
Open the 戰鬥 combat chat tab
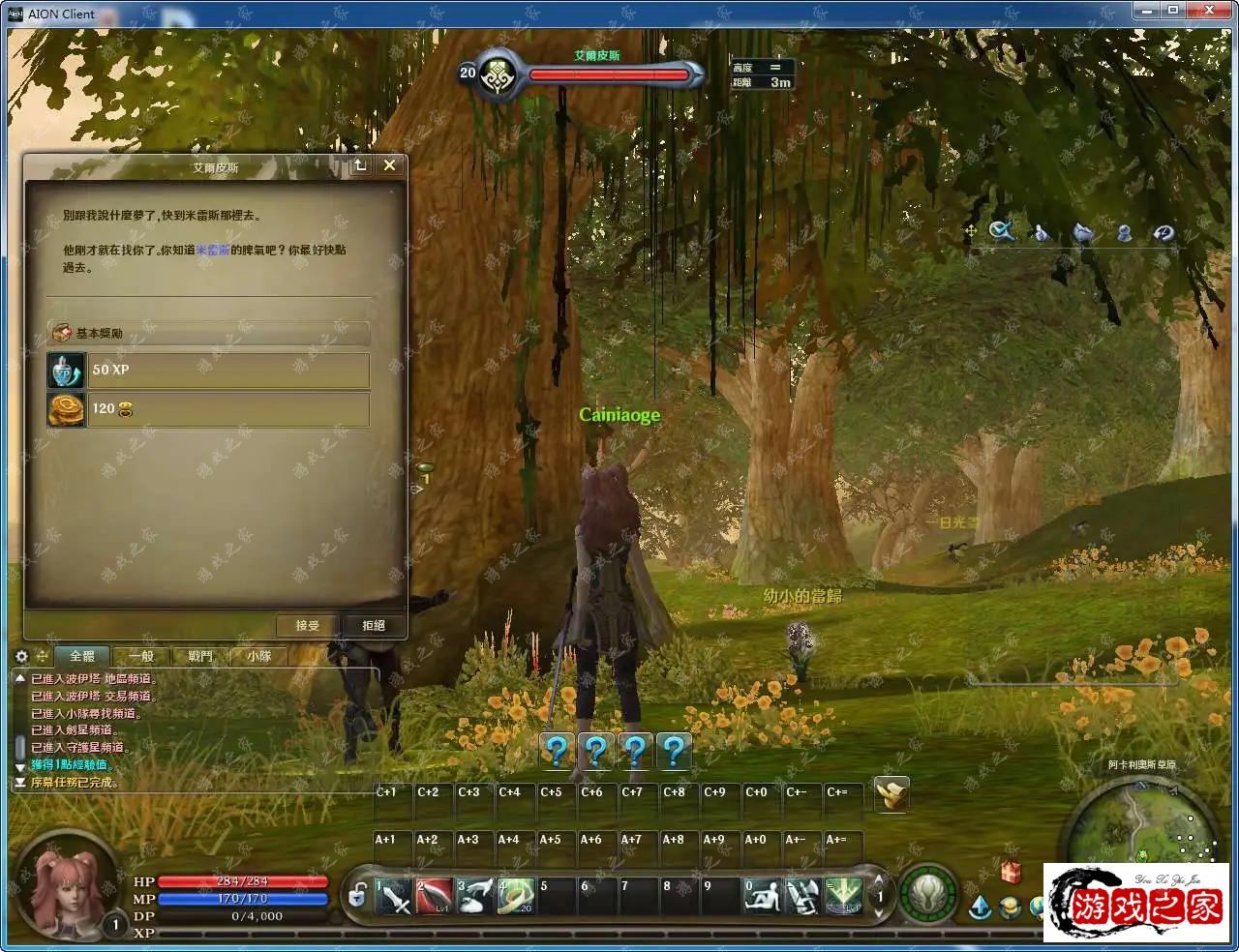[200, 656]
